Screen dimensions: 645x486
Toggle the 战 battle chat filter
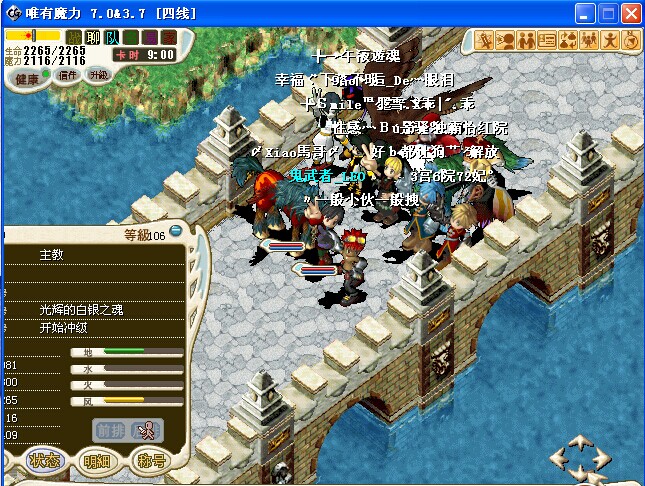(74, 38)
